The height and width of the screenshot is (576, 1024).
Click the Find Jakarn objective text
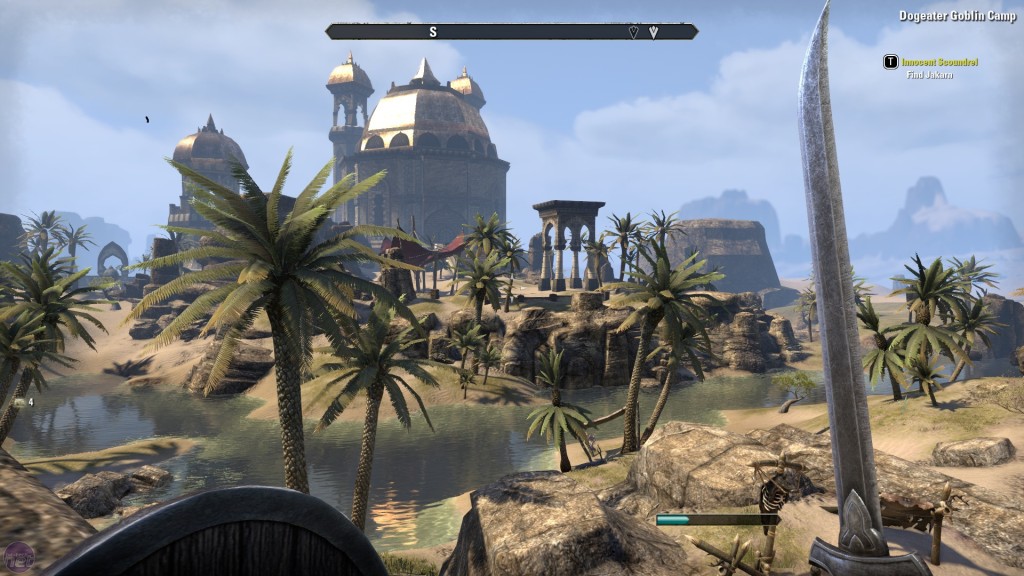point(930,75)
